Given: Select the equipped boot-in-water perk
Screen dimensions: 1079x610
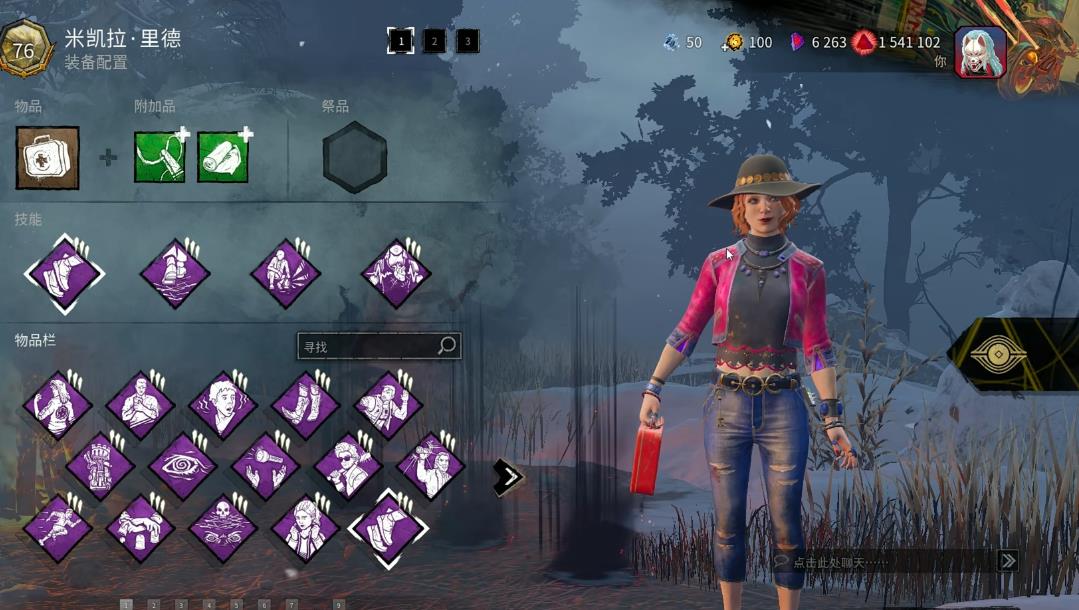Looking at the screenshot, I should (x=175, y=273).
